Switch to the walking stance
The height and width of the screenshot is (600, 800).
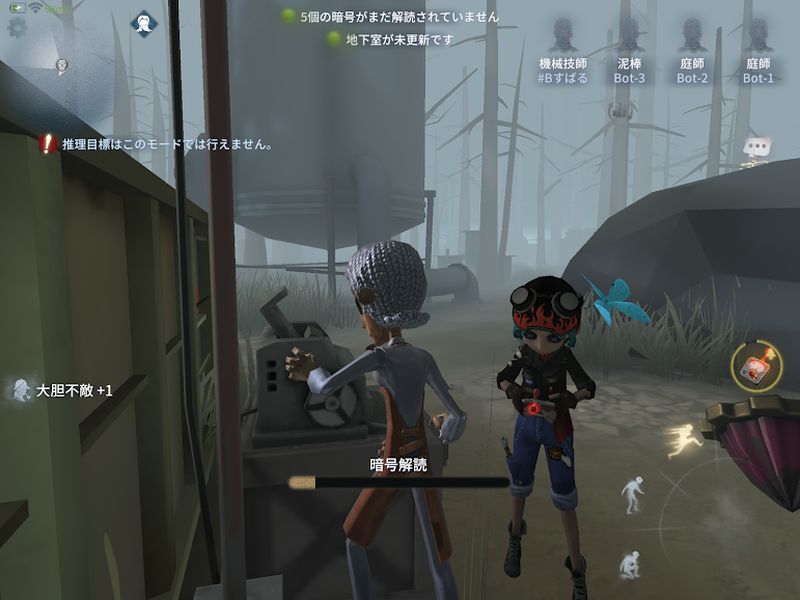pyautogui.click(x=631, y=493)
